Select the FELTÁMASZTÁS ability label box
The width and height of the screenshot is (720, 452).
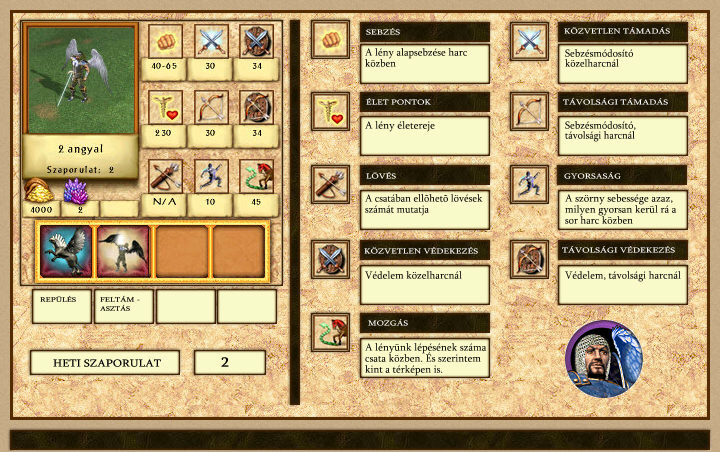[124, 306]
